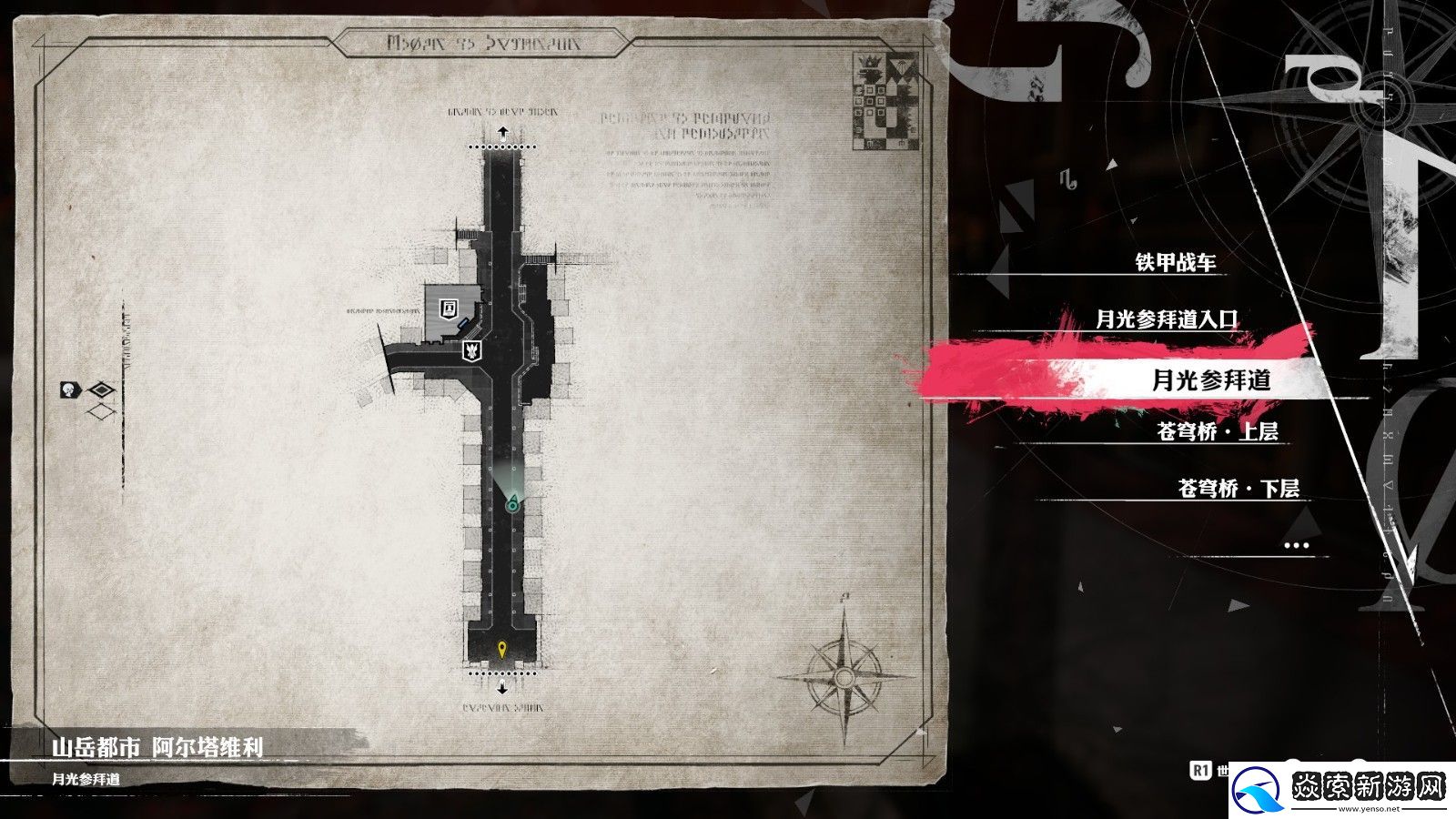Choose 月光参拜道入口 area entry

point(1167,319)
